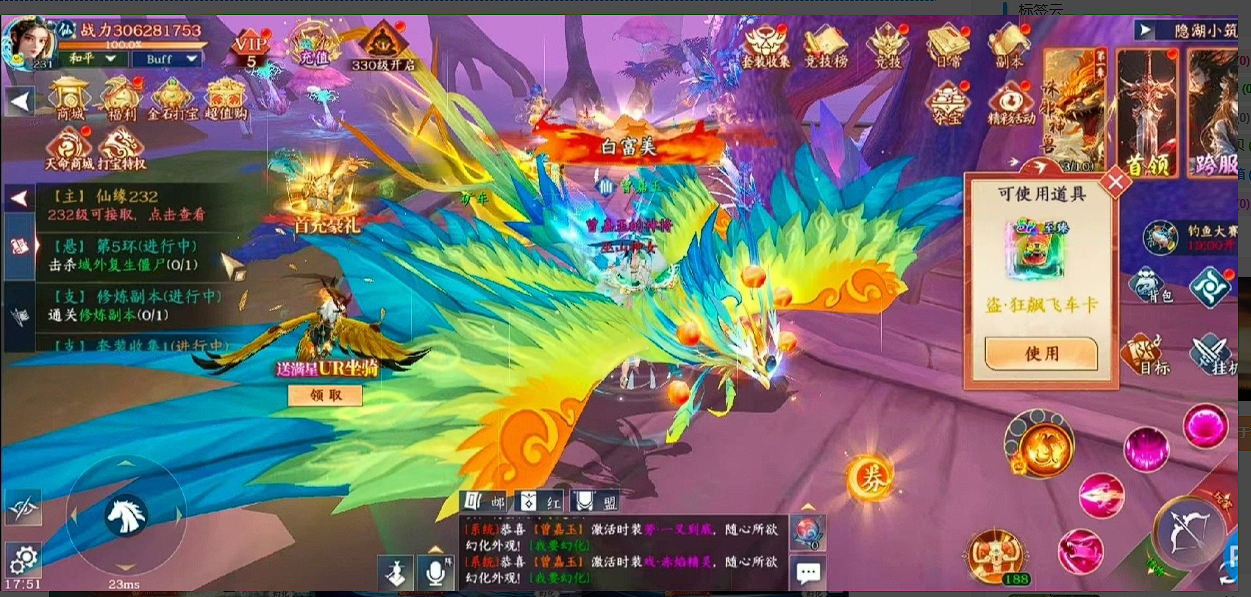
Task: Expand the Buff dropdown
Action: 166,59
